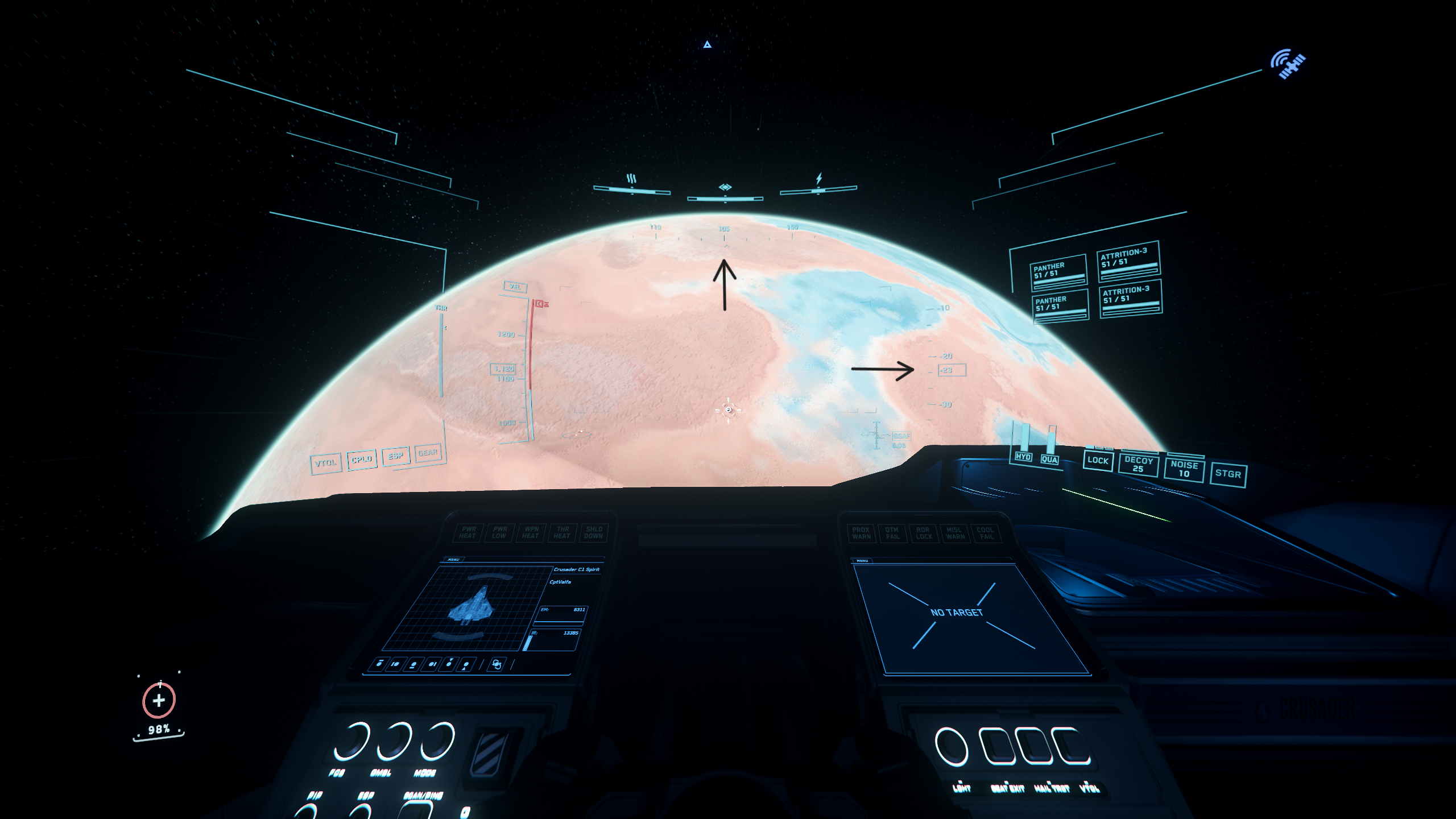Push the MODE cockpit button
Screen dimensions: 1456x819
(x=437, y=741)
